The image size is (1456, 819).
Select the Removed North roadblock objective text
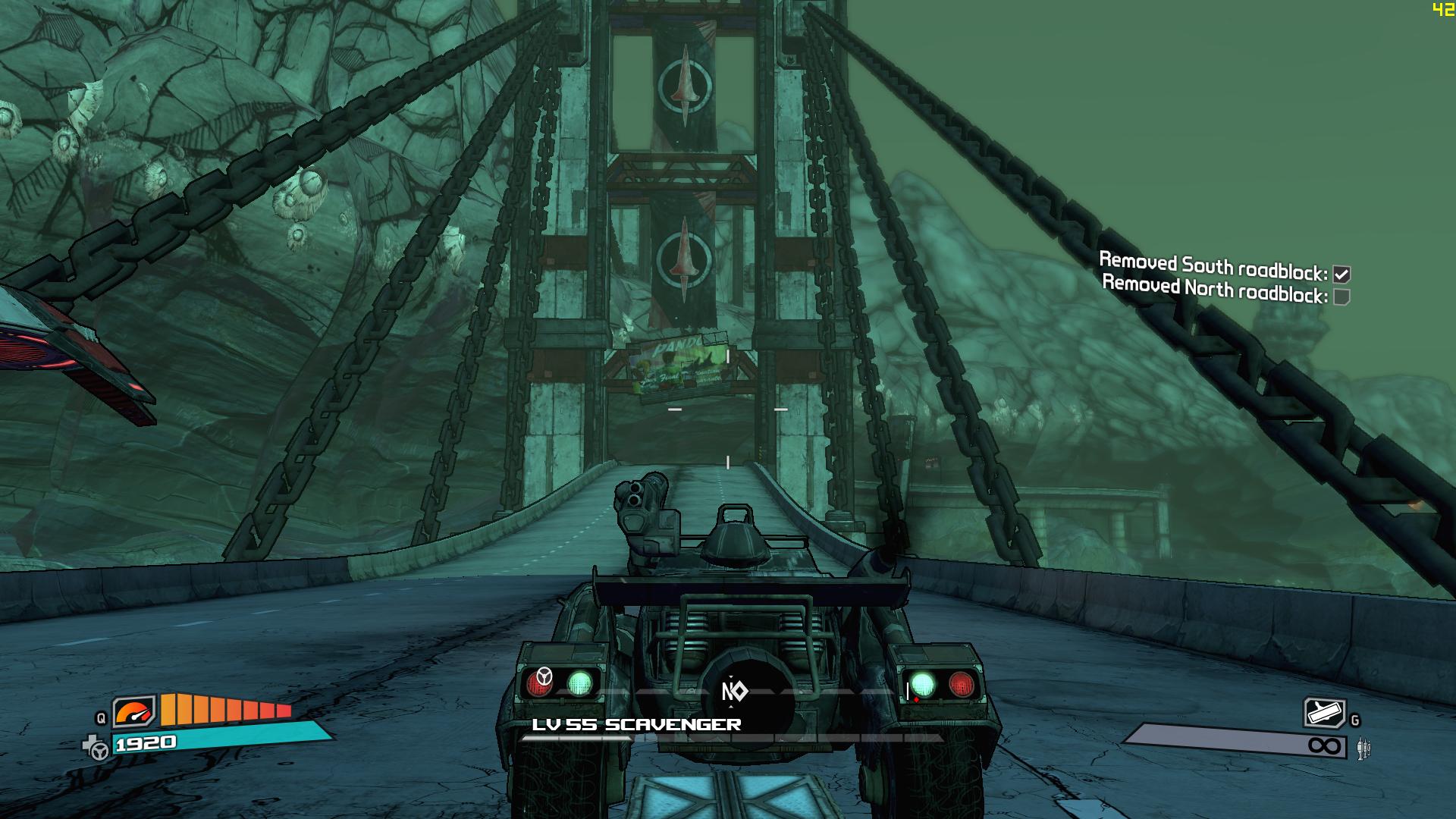click(x=1215, y=289)
